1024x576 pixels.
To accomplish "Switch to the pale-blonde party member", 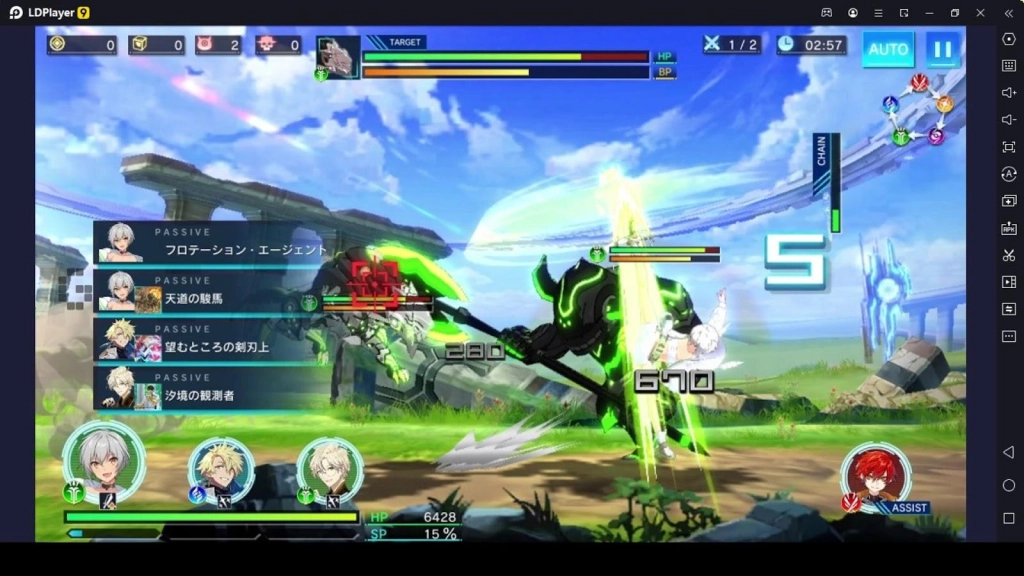I will pos(330,468).
